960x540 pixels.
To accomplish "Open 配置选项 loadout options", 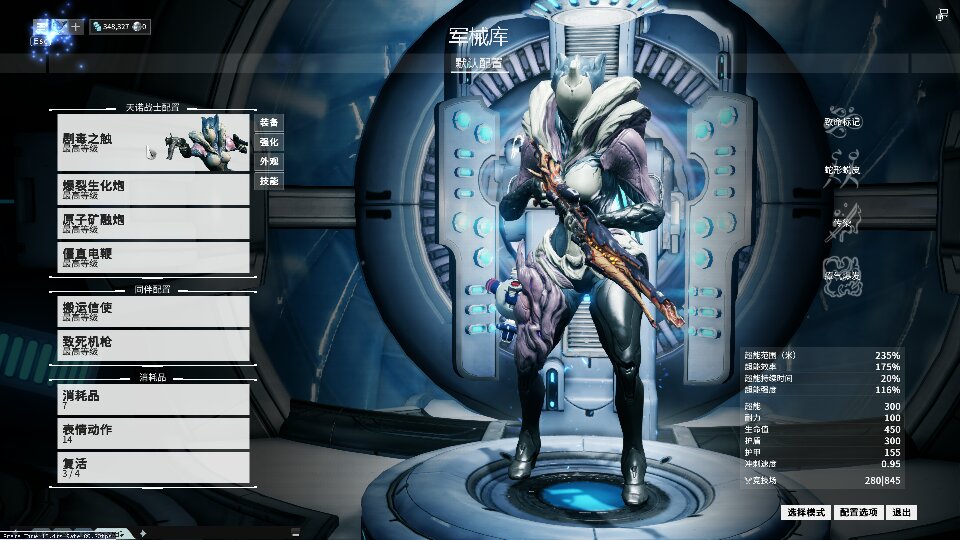I will (x=858, y=512).
